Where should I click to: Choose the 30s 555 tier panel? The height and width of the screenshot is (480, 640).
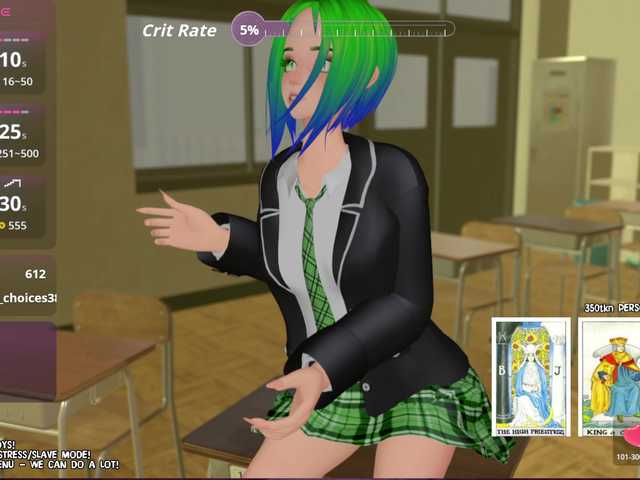(24, 208)
